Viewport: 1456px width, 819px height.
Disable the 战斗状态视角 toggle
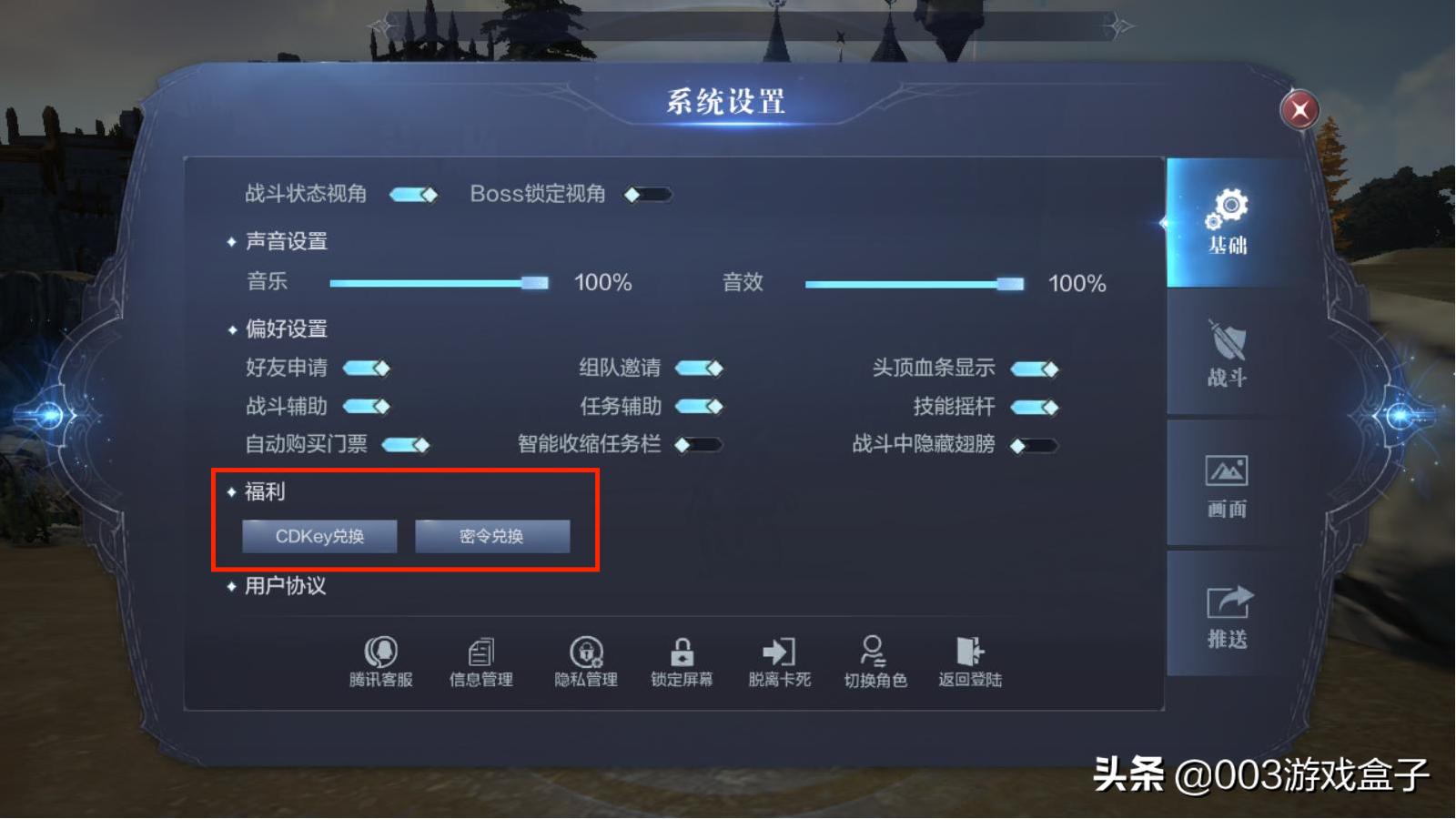[x=414, y=194]
